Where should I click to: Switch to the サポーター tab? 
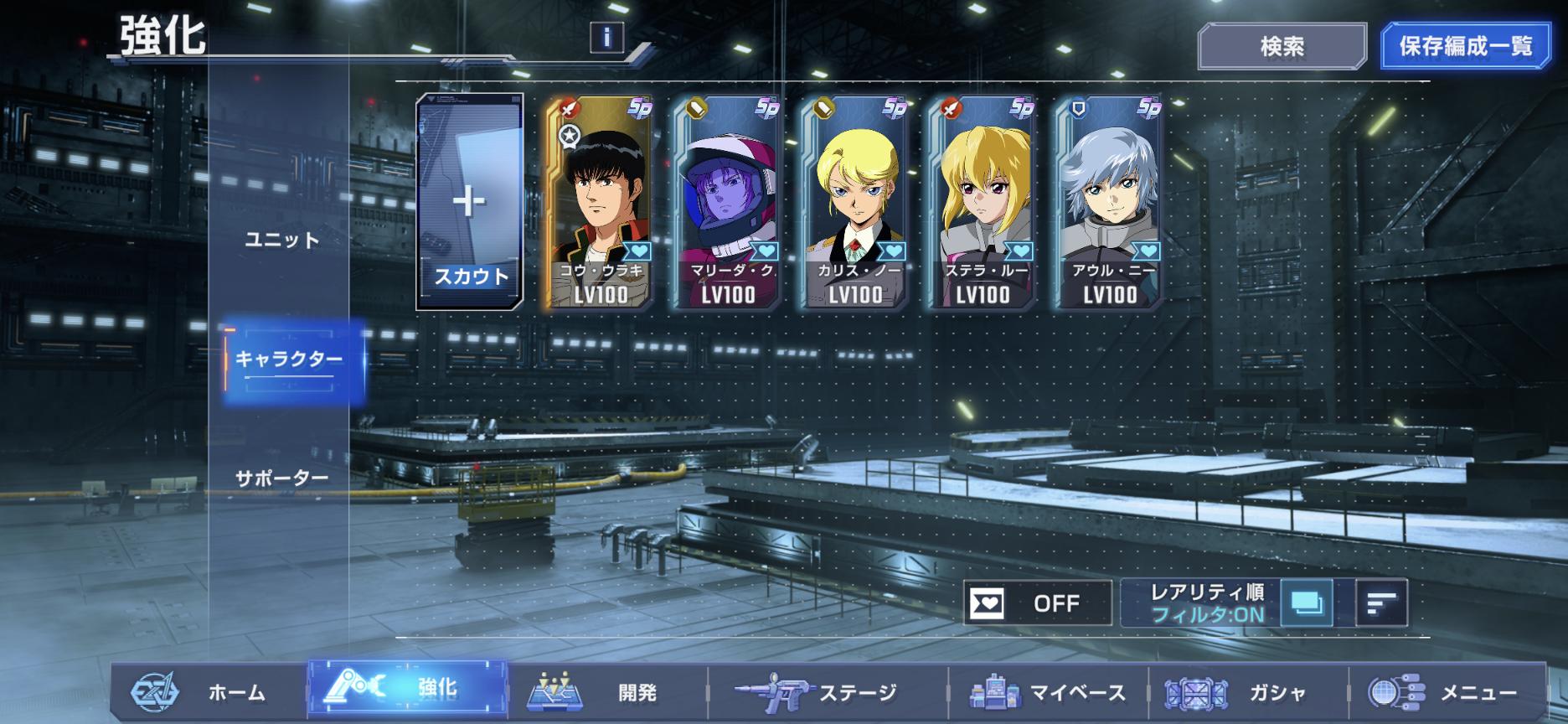[x=282, y=478]
